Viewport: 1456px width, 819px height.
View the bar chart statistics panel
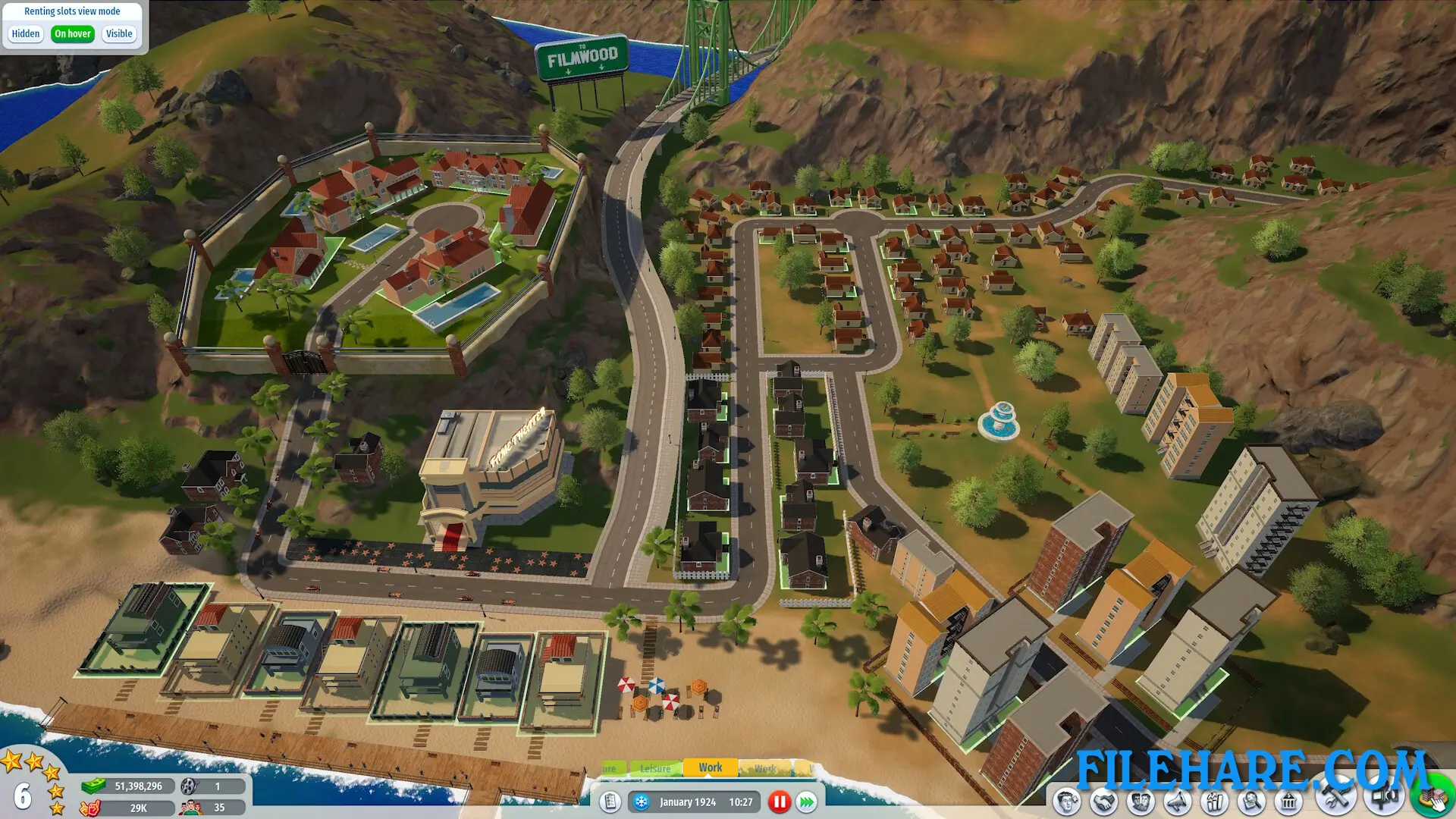point(1214,802)
